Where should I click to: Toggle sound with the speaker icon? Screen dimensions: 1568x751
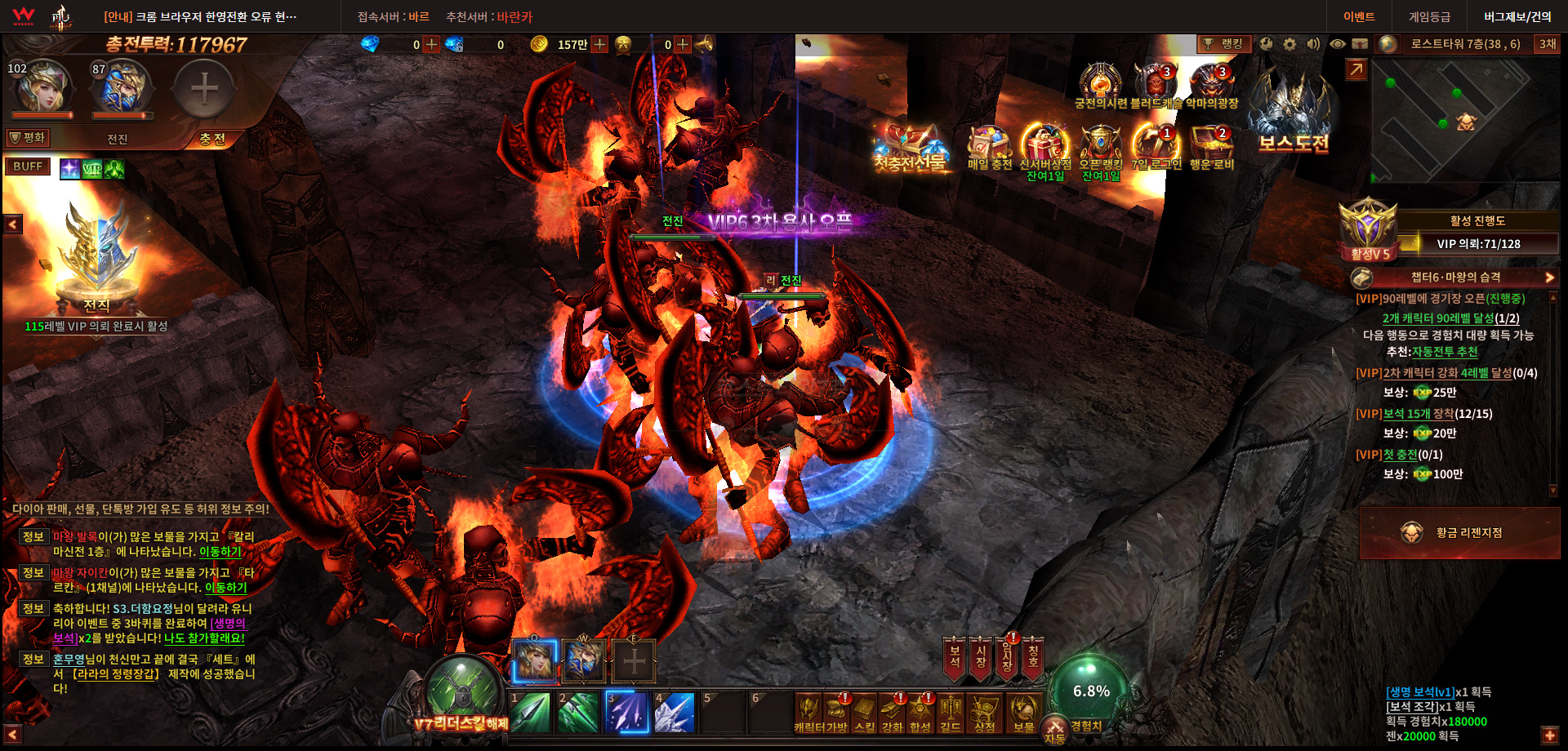click(x=1313, y=44)
